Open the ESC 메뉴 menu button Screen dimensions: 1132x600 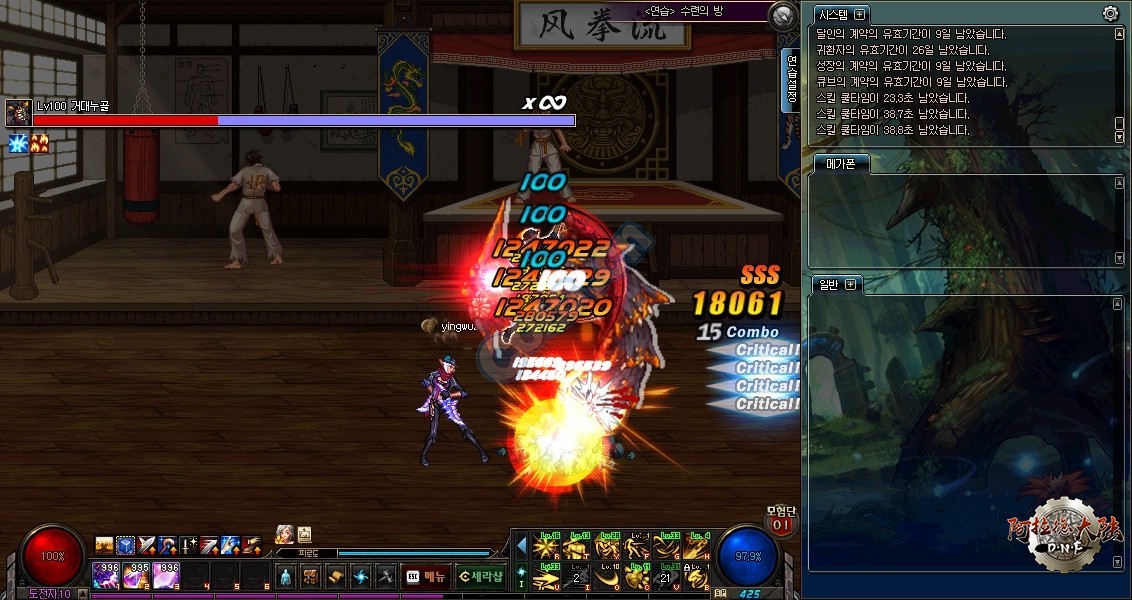[x=425, y=576]
